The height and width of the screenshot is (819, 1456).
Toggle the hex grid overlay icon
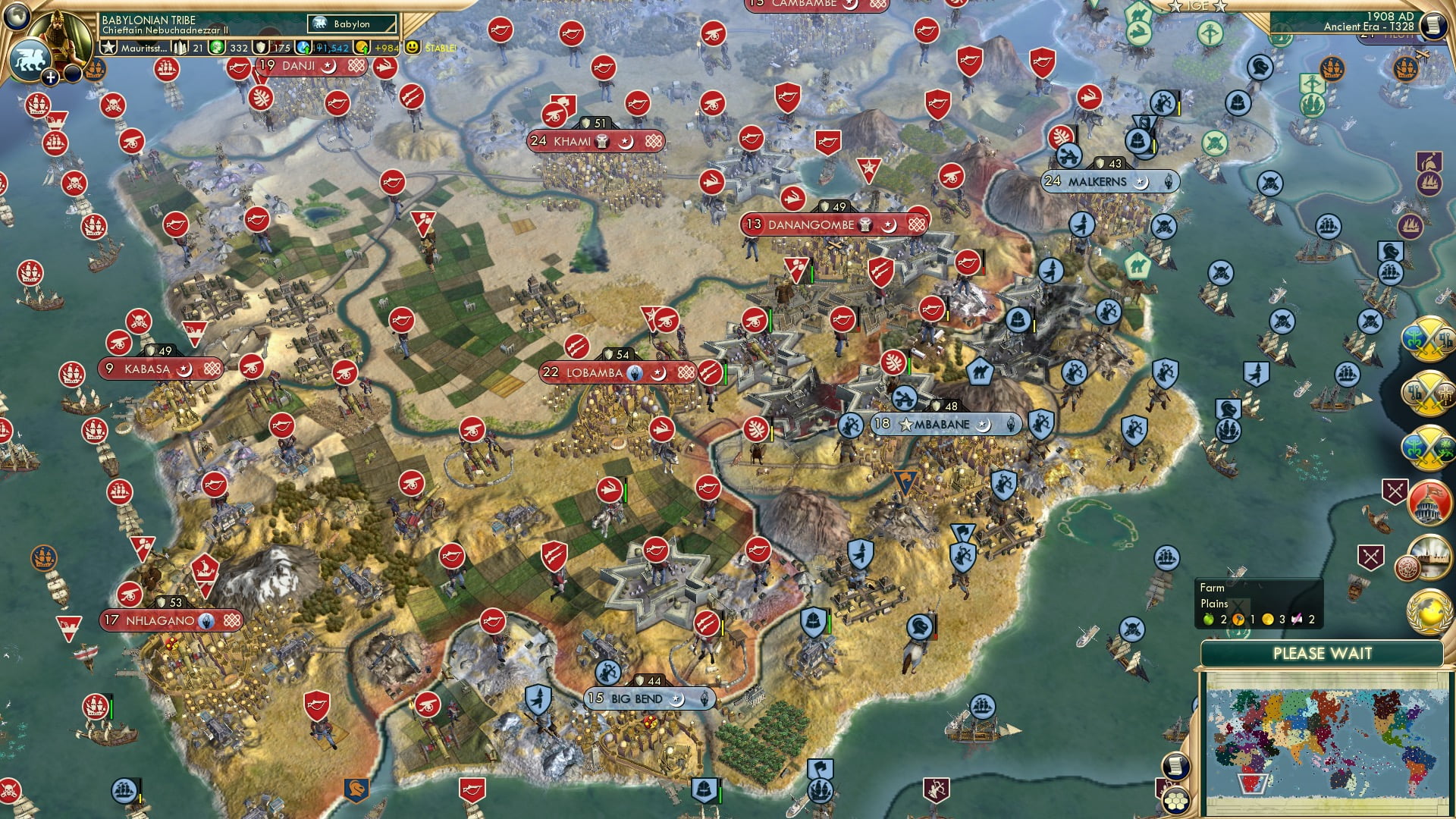coord(1176,802)
